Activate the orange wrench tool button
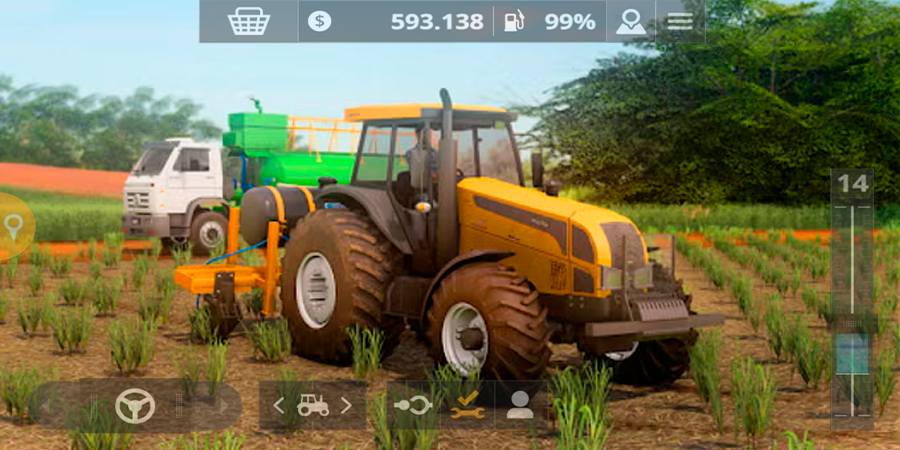 (x=467, y=405)
